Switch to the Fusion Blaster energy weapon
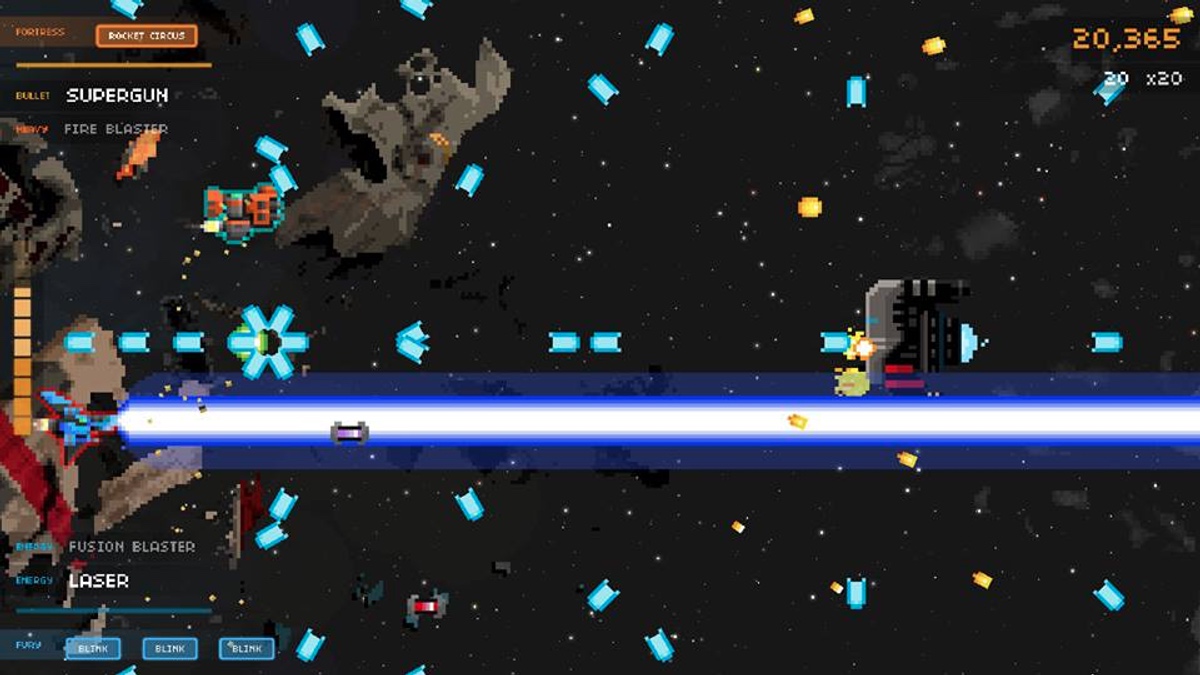This screenshot has height=675, width=1200. tap(131, 547)
